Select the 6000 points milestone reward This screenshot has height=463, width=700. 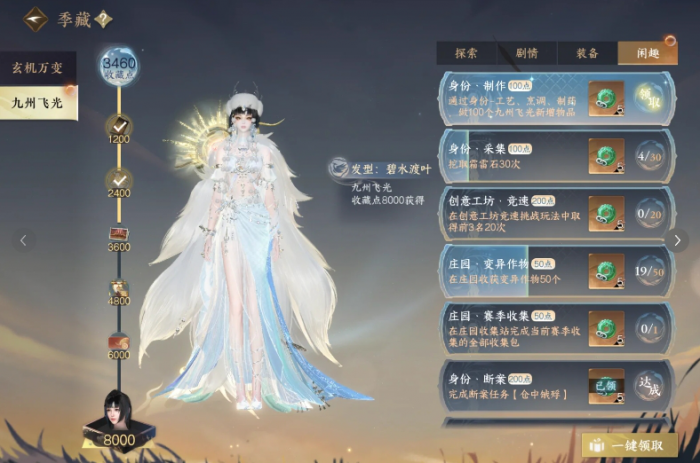click(118, 343)
